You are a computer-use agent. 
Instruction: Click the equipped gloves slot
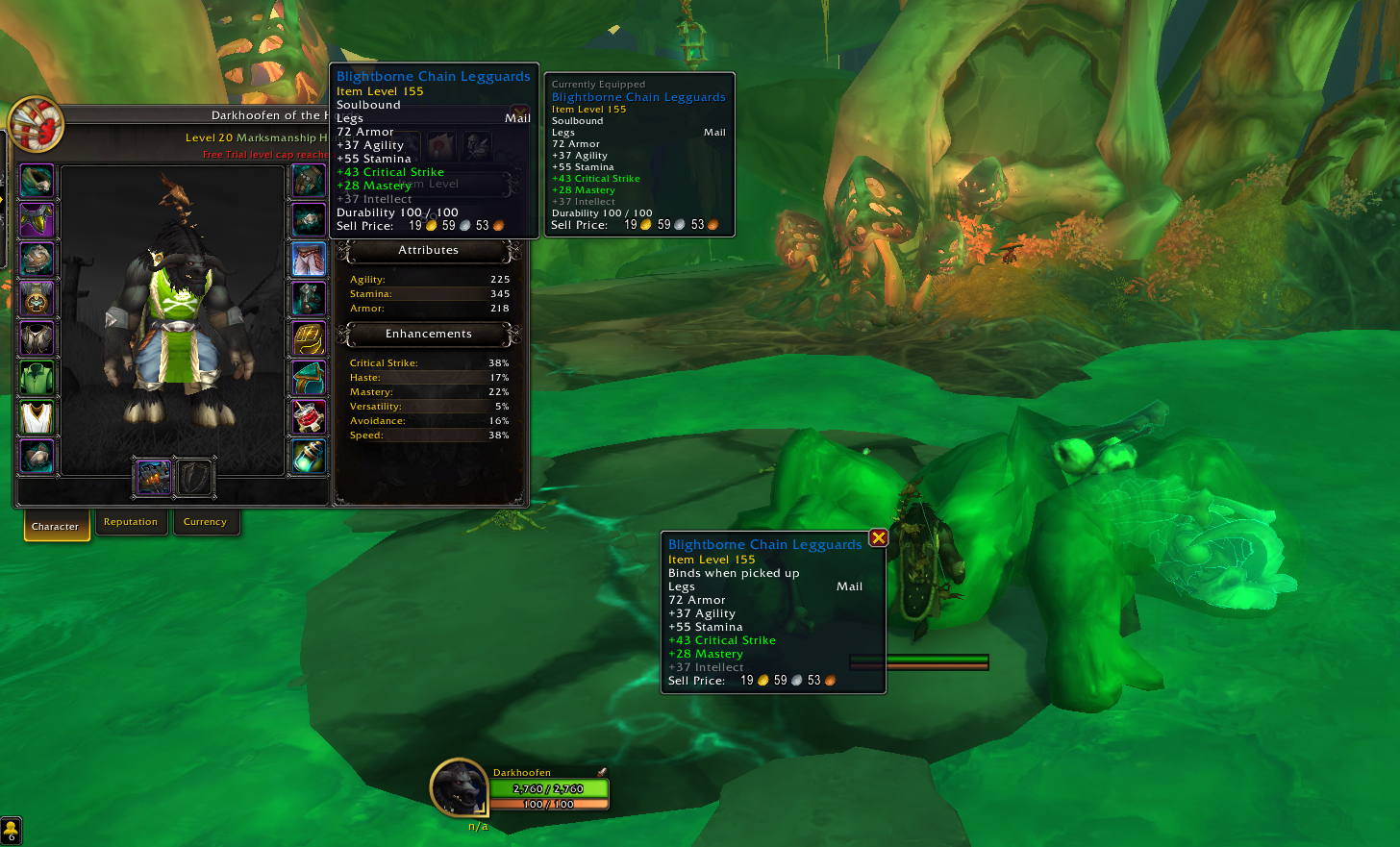(309, 181)
